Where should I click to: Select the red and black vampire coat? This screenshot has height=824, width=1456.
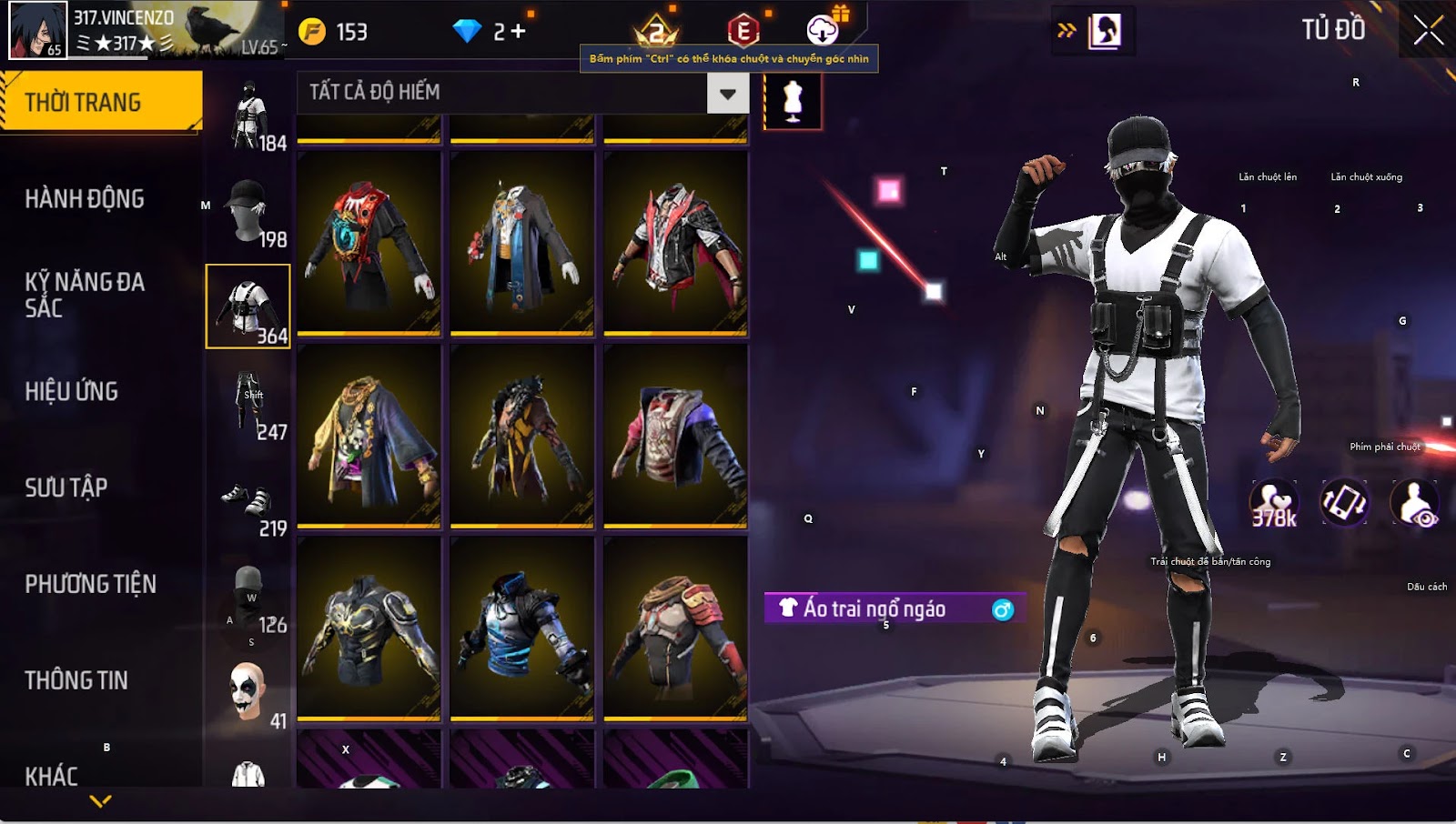[x=369, y=242]
